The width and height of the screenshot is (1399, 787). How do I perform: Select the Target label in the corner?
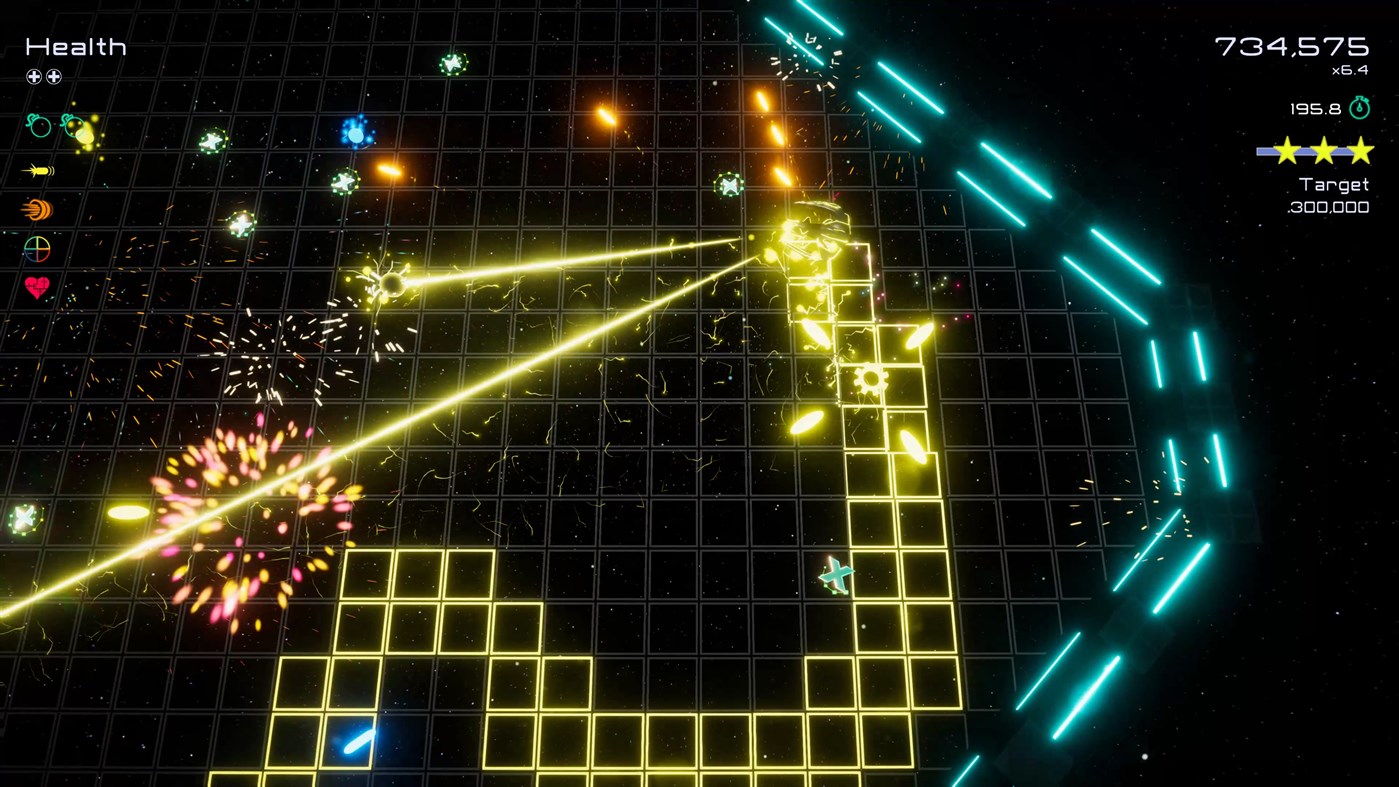(1333, 184)
